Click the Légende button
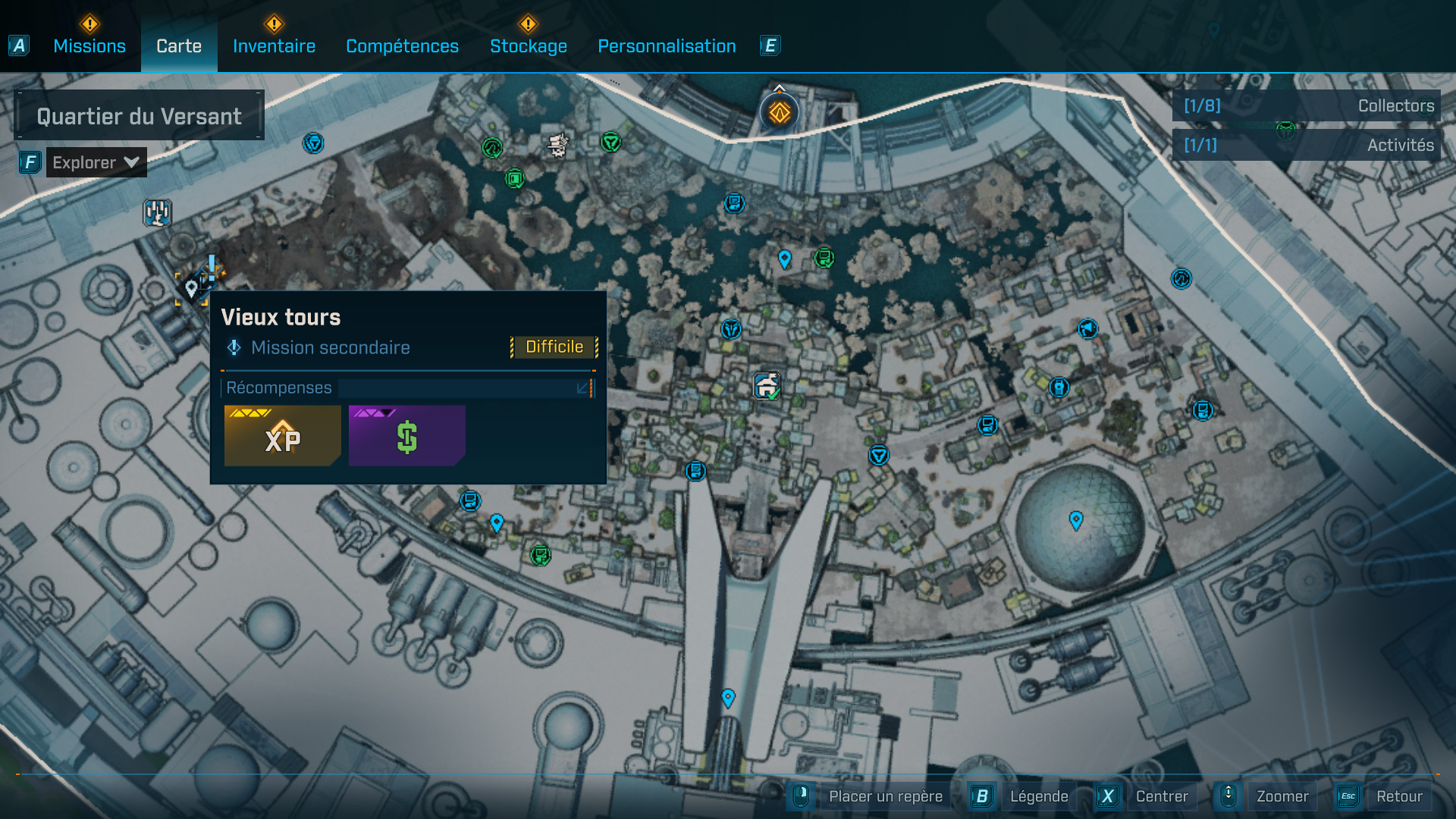 [x=1038, y=796]
